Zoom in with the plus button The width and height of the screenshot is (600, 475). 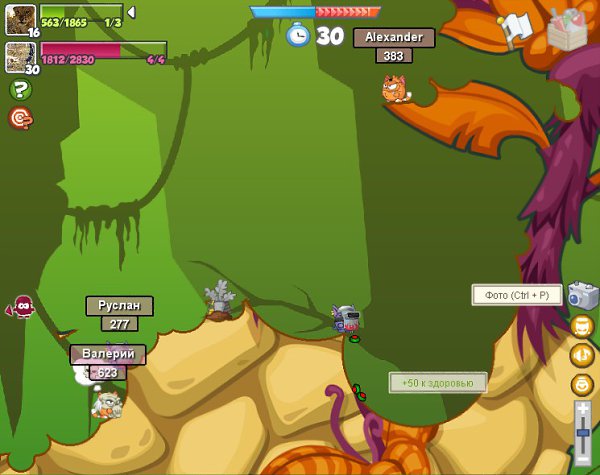coord(582,409)
